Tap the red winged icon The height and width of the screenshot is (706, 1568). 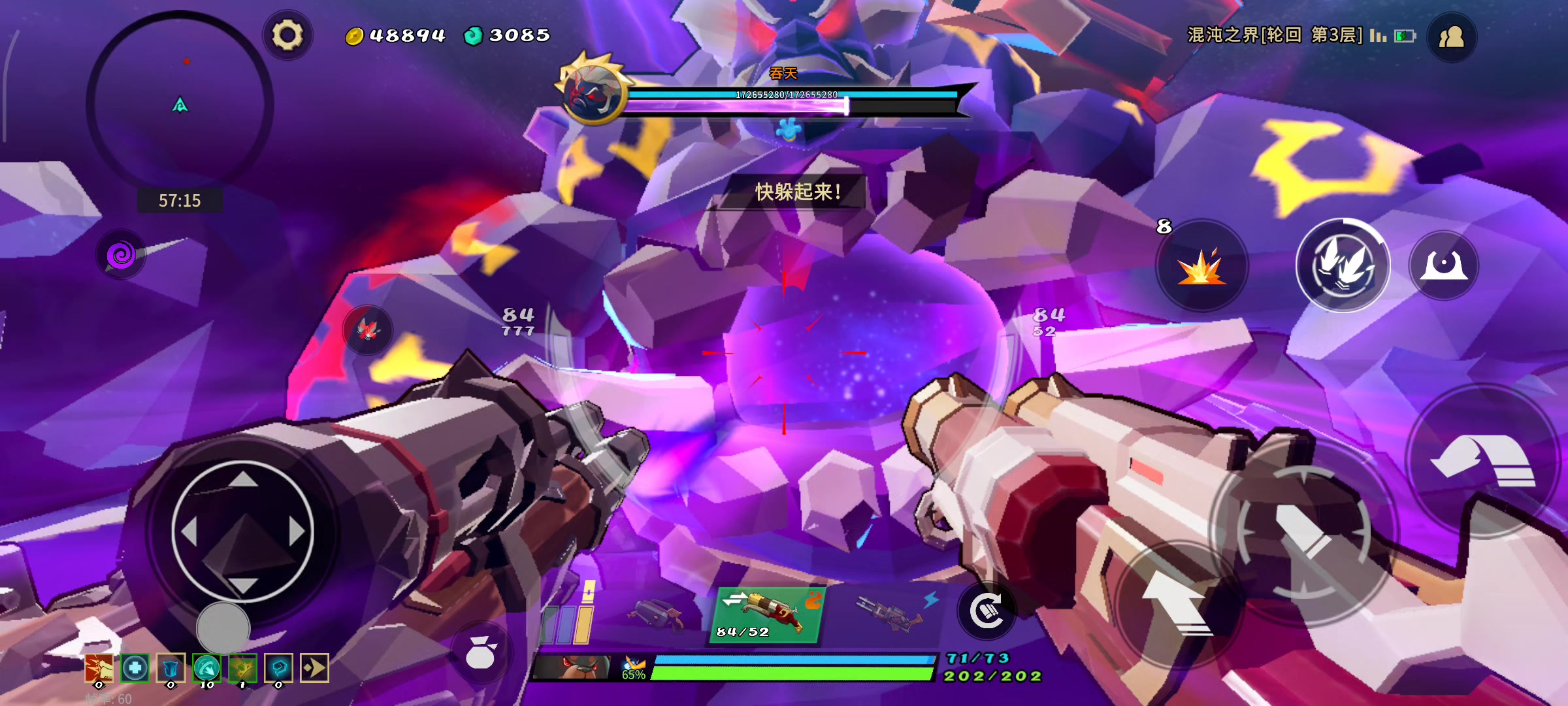point(368,329)
